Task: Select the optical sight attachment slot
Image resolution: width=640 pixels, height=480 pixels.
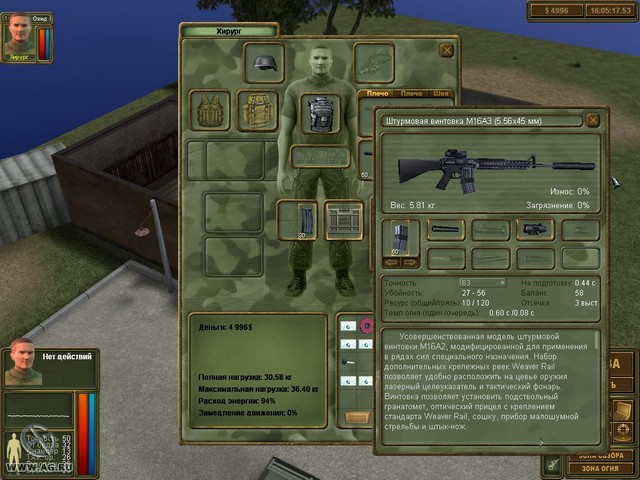Action: pos(535,230)
